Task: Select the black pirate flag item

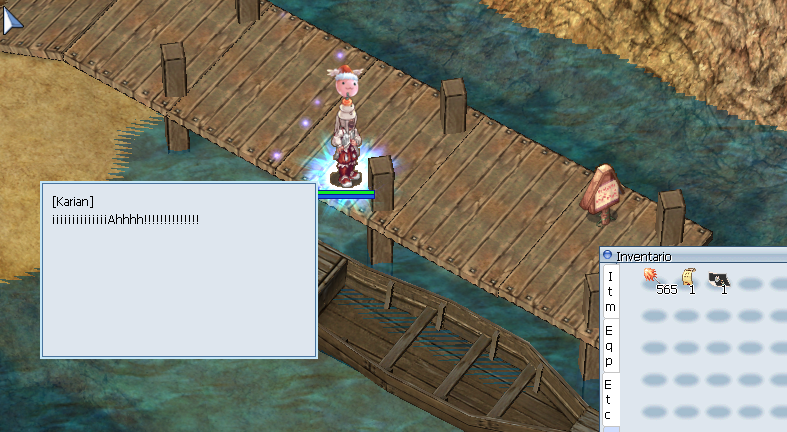Action: point(719,280)
